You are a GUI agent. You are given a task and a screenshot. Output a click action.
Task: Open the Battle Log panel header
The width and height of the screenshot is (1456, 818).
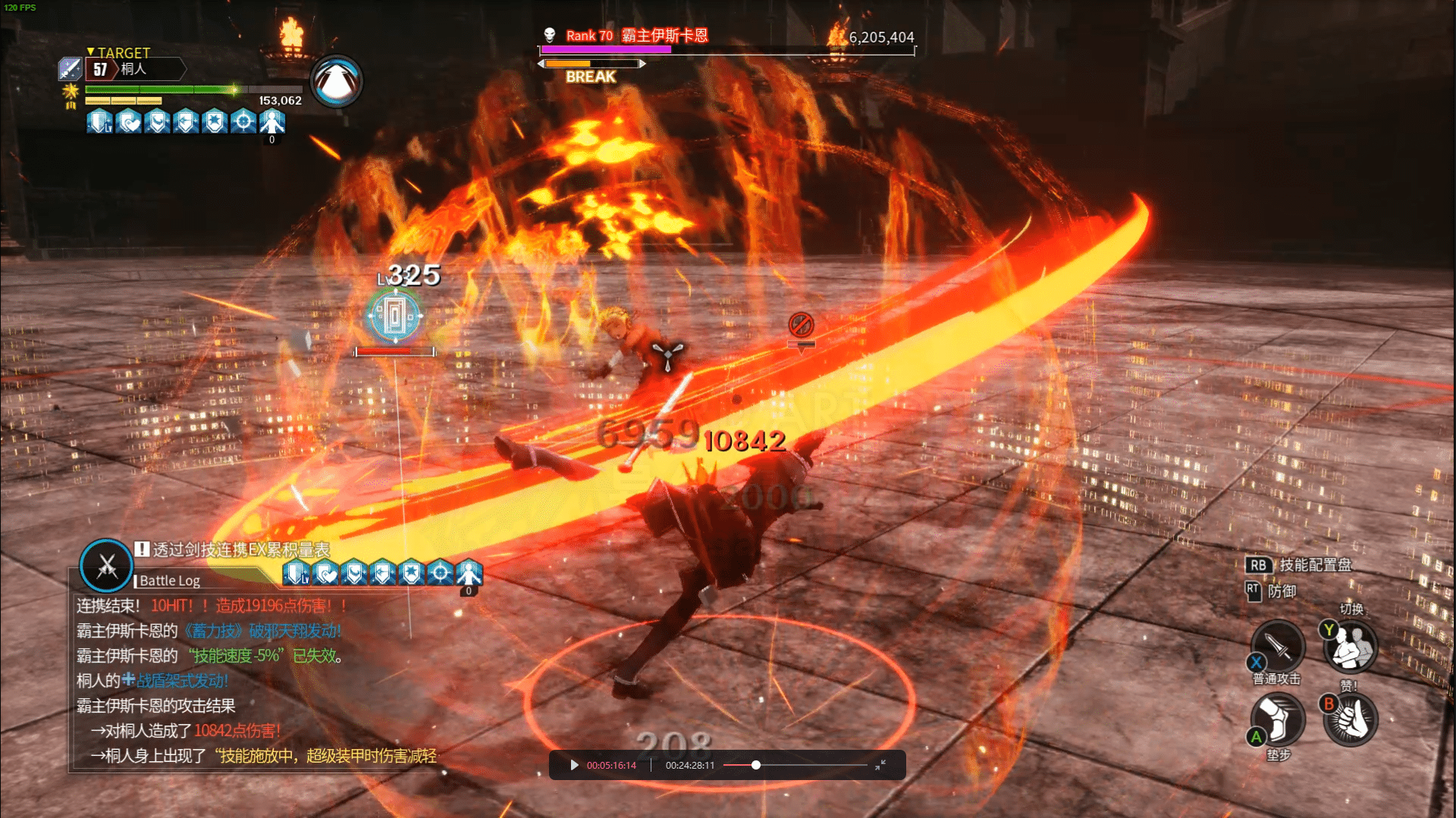(170, 581)
